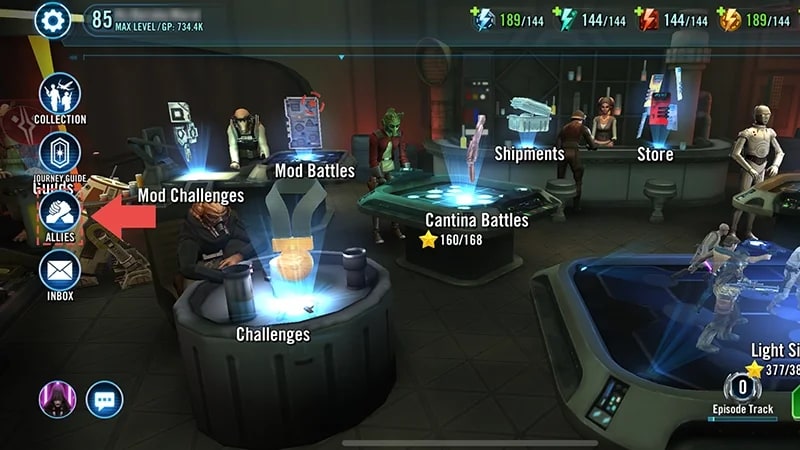
Task: Open the Episode Track
Action: click(x=743, y=393)
